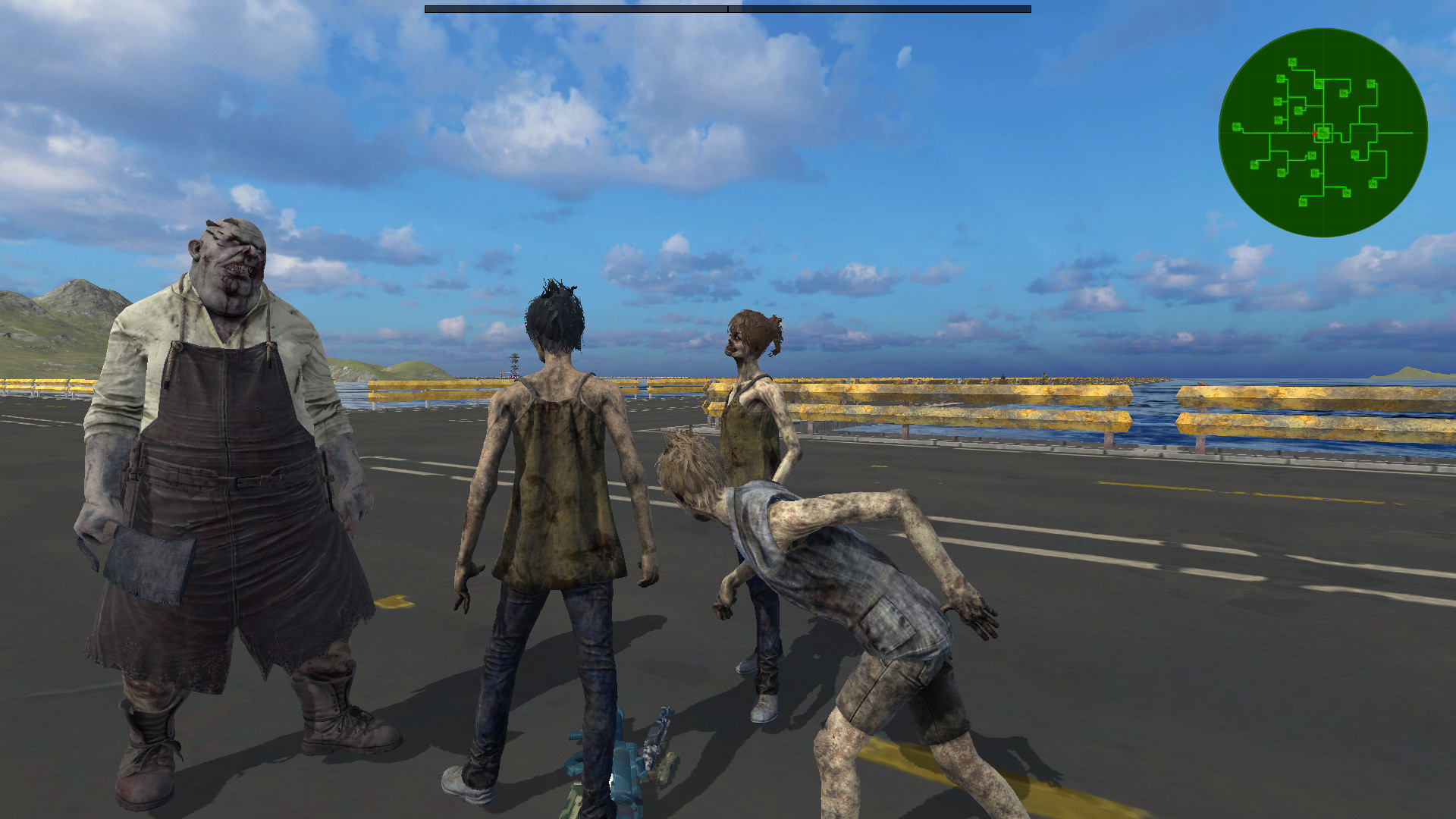Viewport: 1456px width, 819px height.
Task: Select the large central base icon on the minimap
Action: (x=1324, y=132)
